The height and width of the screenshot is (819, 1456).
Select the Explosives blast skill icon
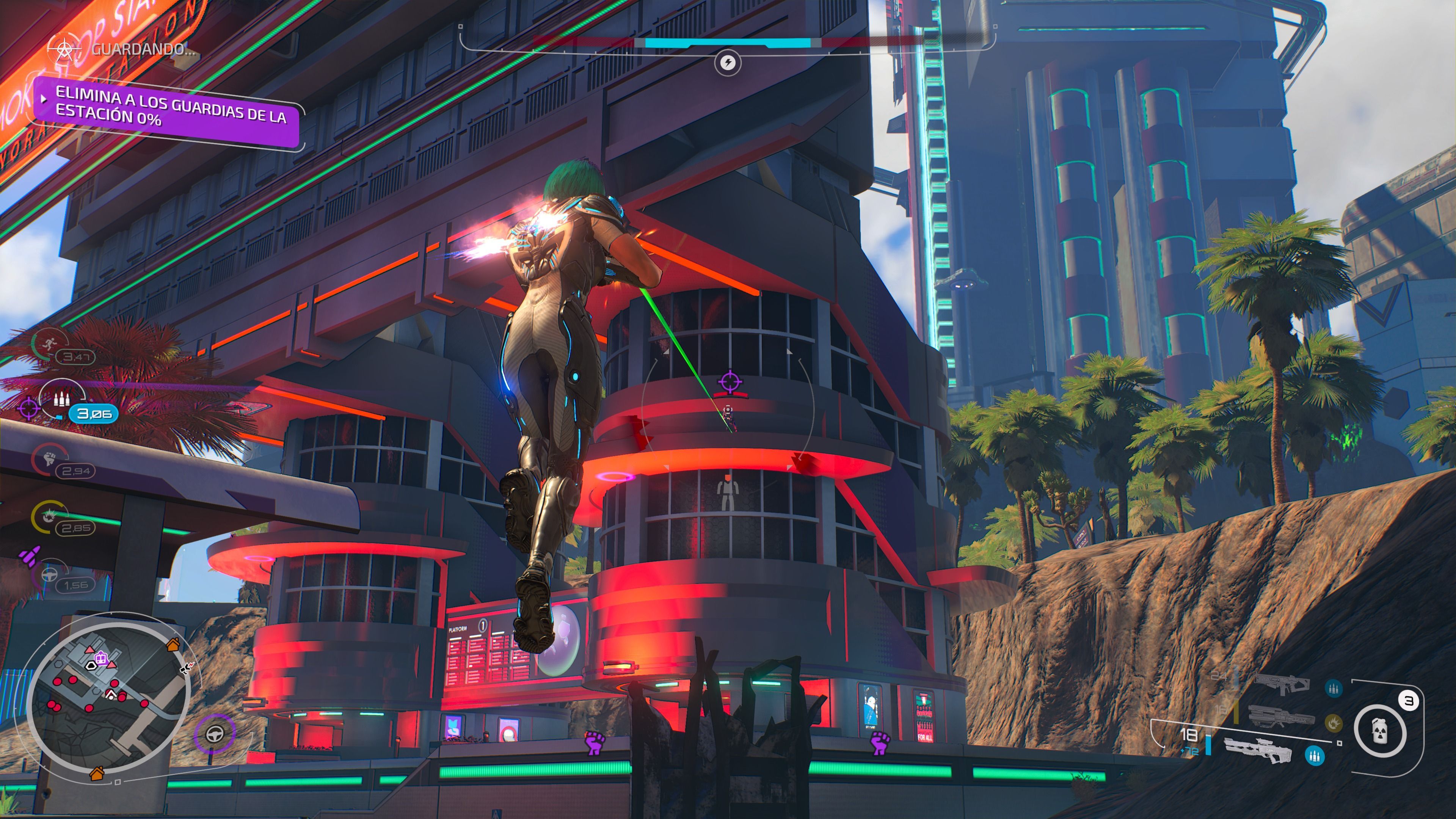pos(49,516)
